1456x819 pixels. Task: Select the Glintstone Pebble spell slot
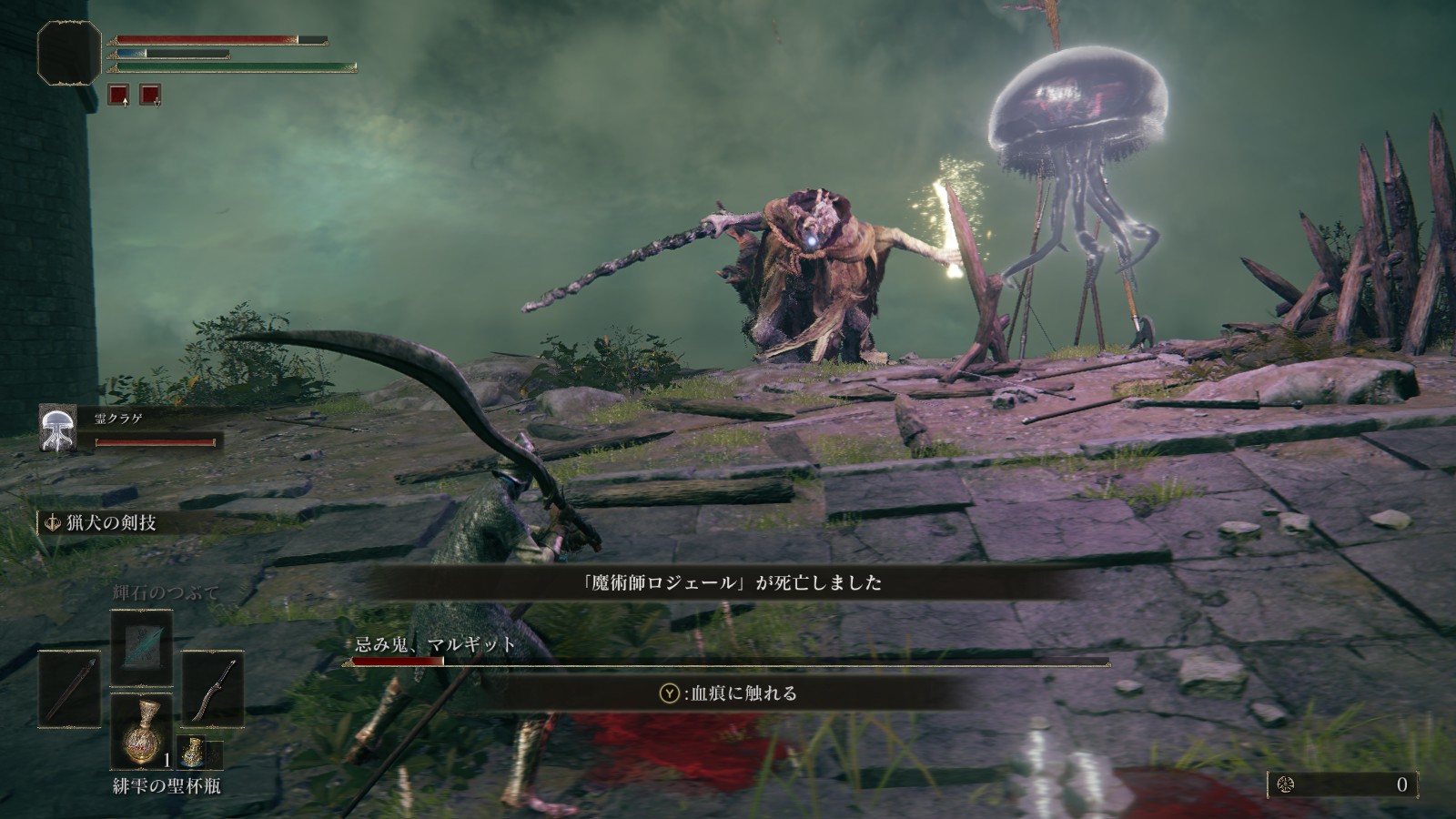point(141,647)
